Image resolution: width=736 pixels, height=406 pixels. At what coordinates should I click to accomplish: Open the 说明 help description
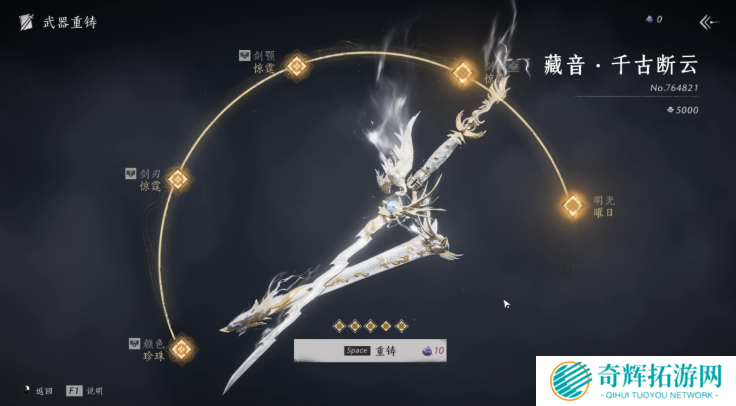click(85, 390)
